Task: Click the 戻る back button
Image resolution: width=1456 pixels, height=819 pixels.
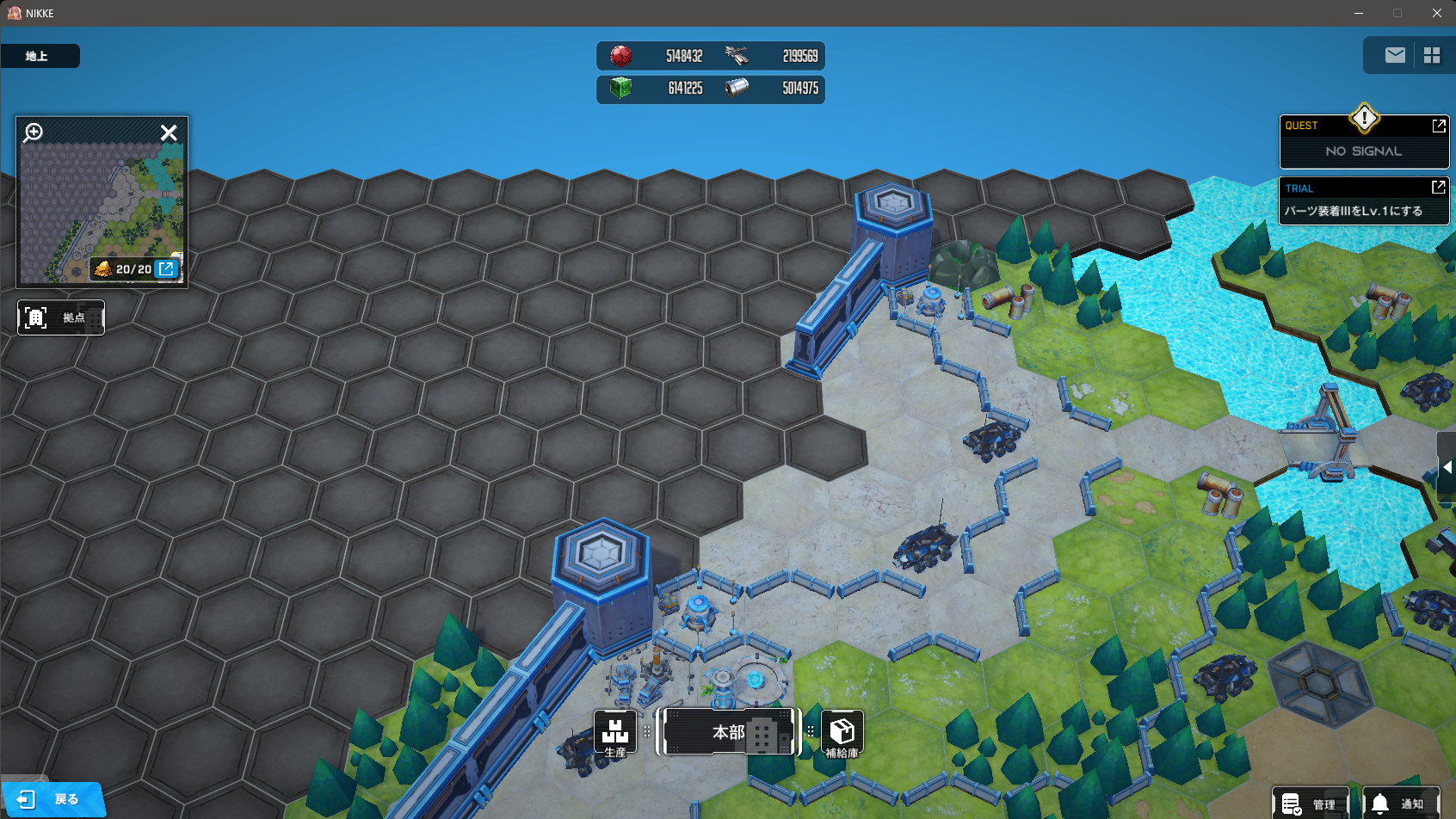Action: [x=52, y=799]
